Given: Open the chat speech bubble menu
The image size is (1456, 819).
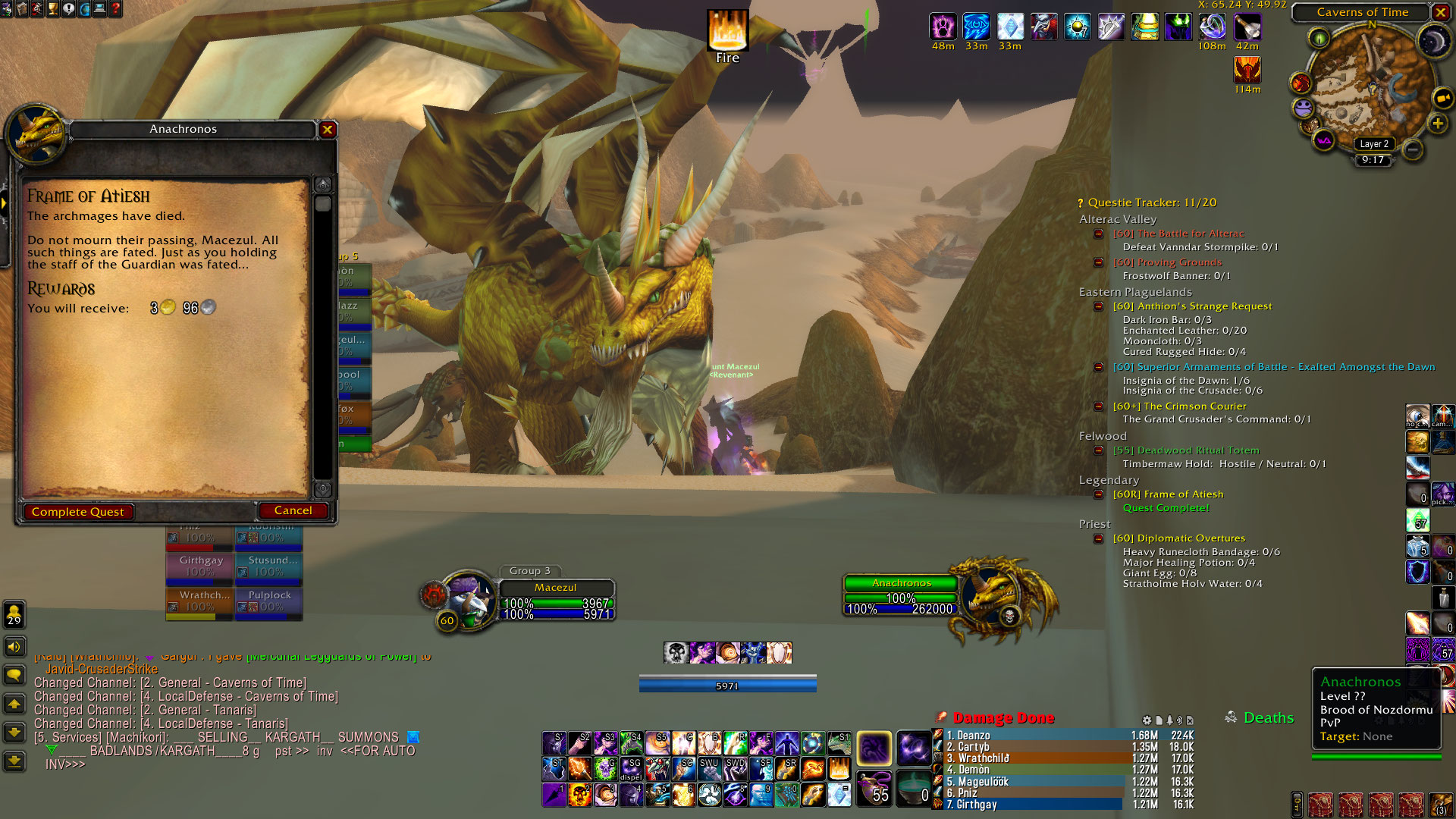Looking at the screenshot, I should (14, 675).
